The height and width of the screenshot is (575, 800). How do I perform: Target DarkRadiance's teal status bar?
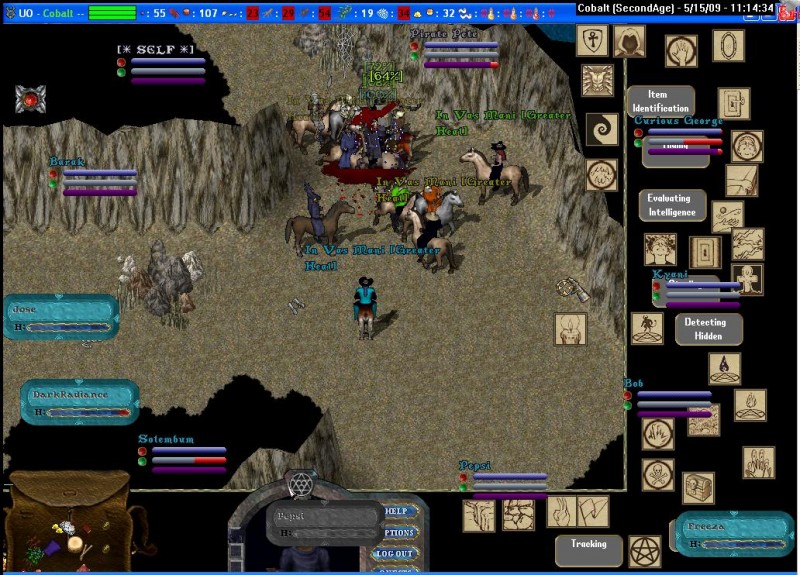(x=78, y=402)
